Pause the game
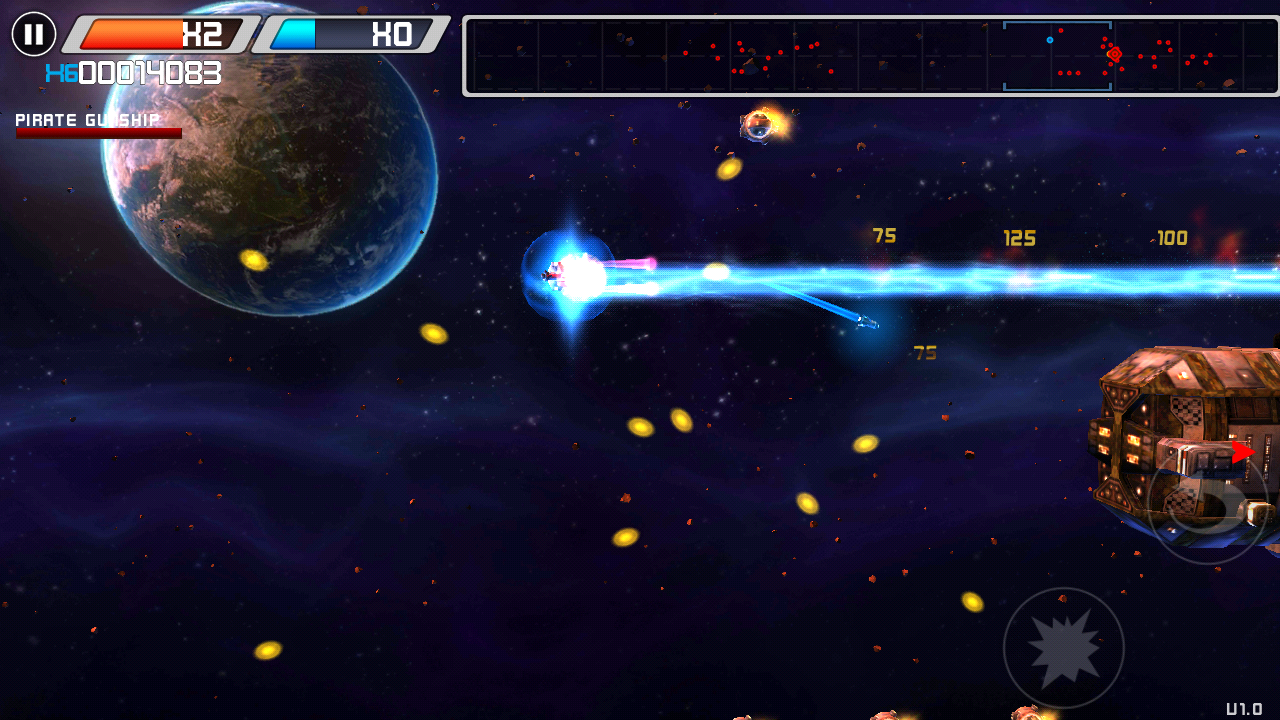Screen dimensions: 1280x720 pyautogui.click(x=34, y=35)
